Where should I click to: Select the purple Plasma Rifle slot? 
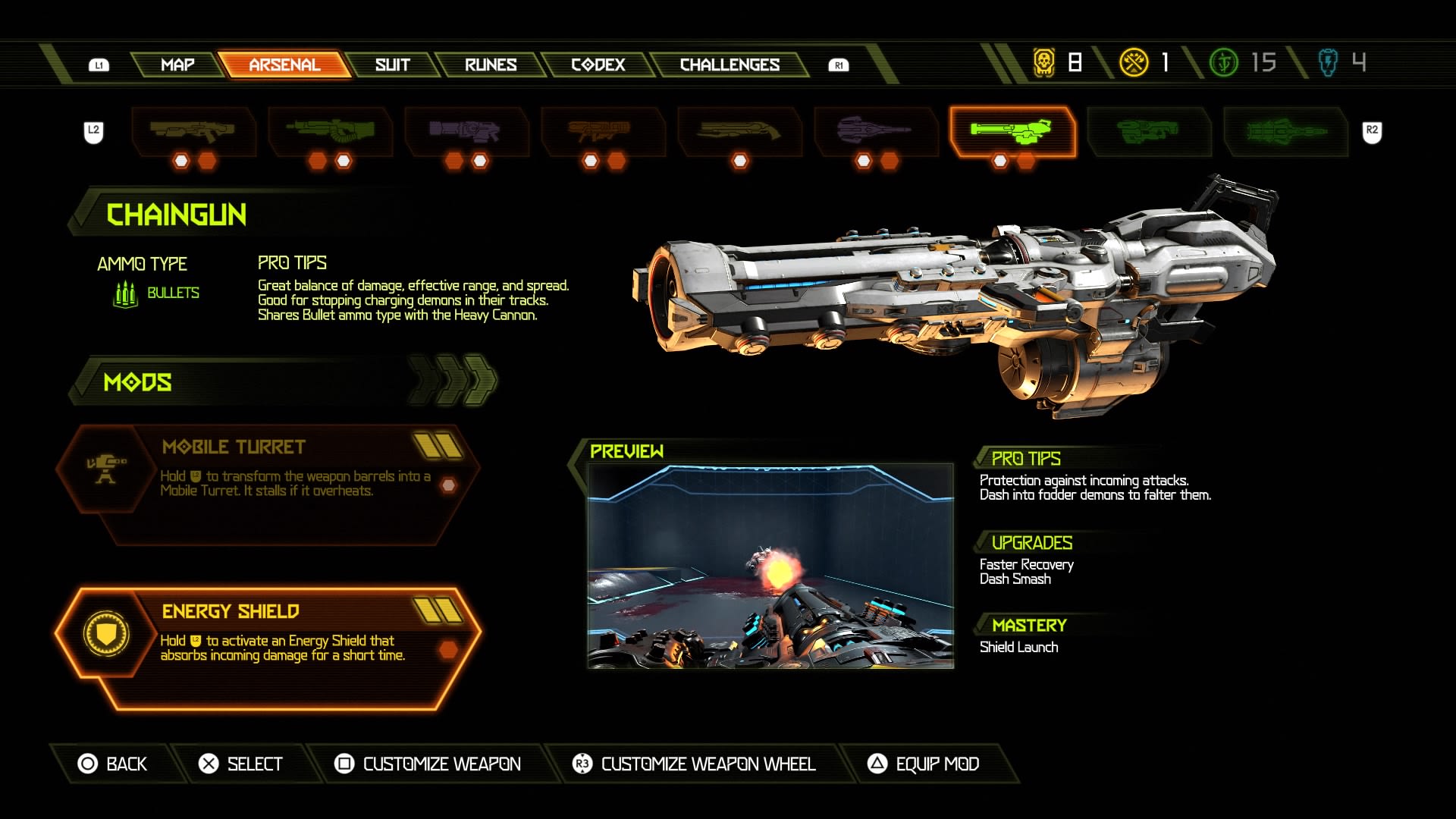466,132
